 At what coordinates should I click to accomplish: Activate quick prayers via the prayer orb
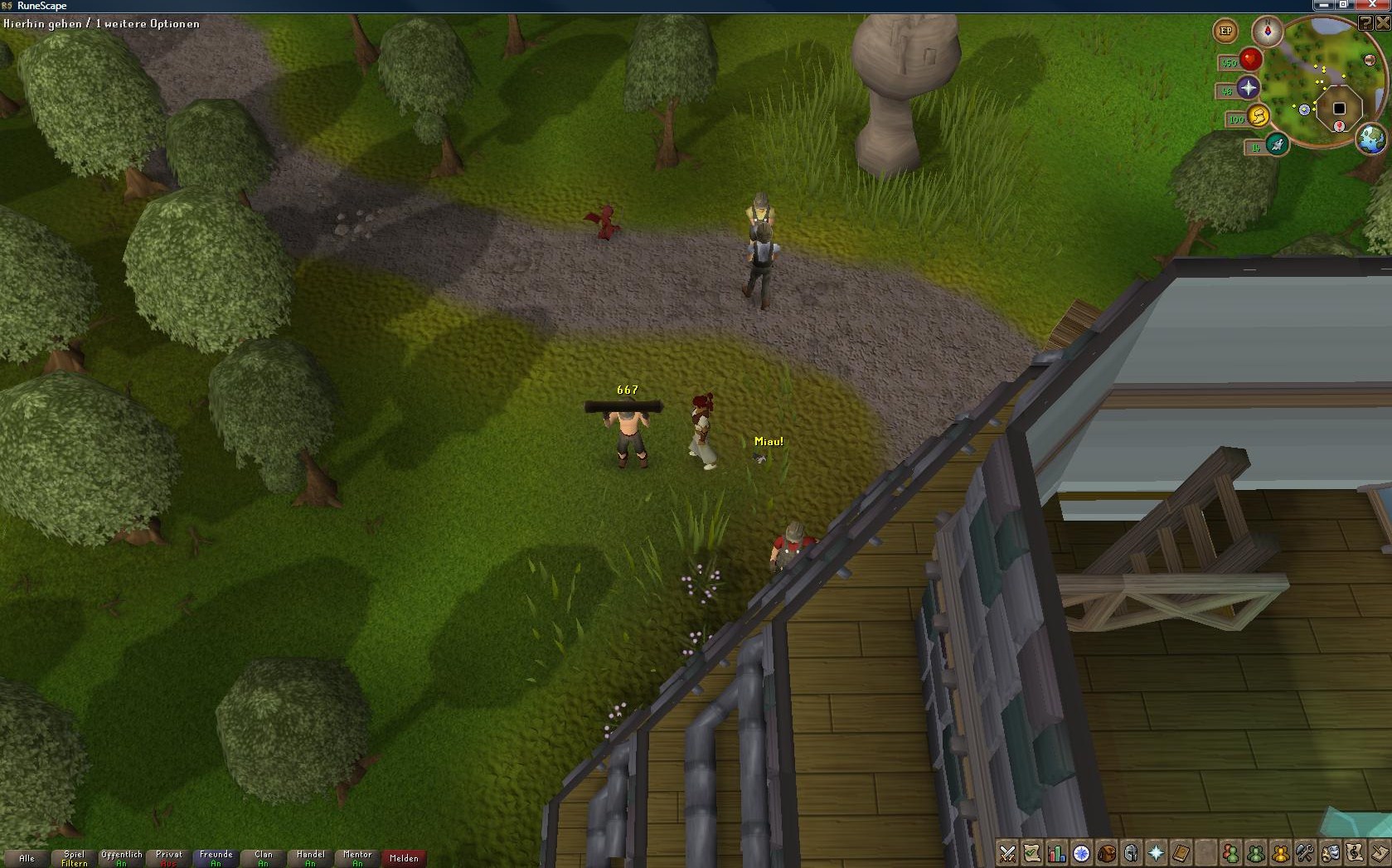pyautogui.click(x=1248, y=88)
